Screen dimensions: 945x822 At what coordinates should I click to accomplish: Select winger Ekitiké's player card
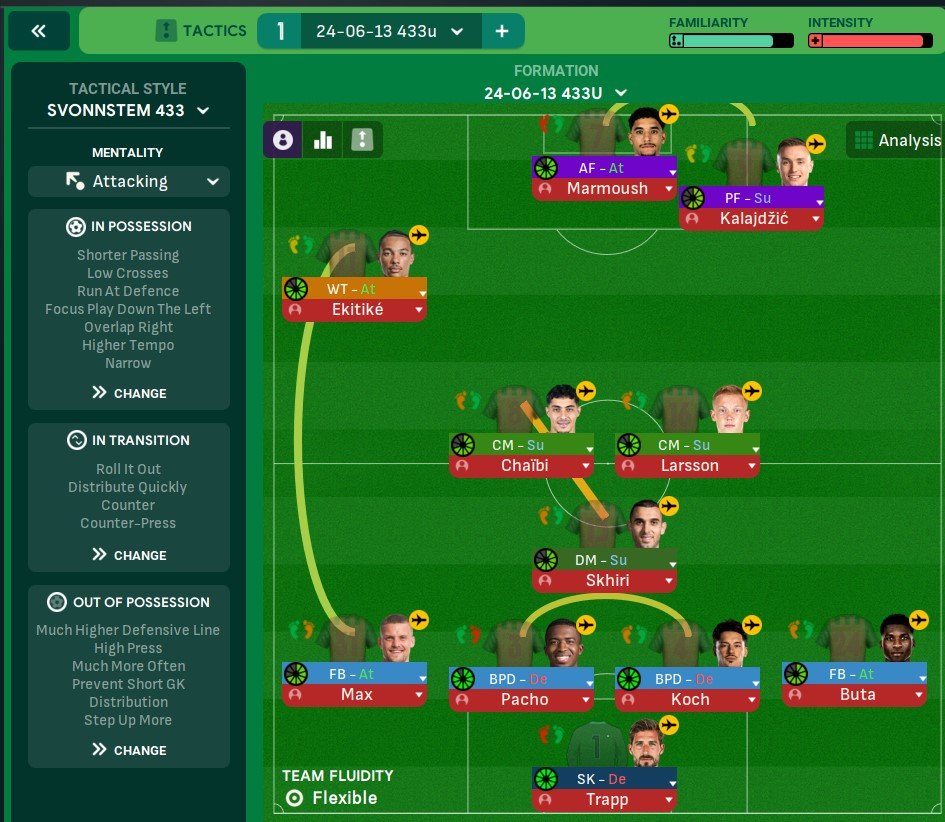pyautogui.click(x=354, y=309)
